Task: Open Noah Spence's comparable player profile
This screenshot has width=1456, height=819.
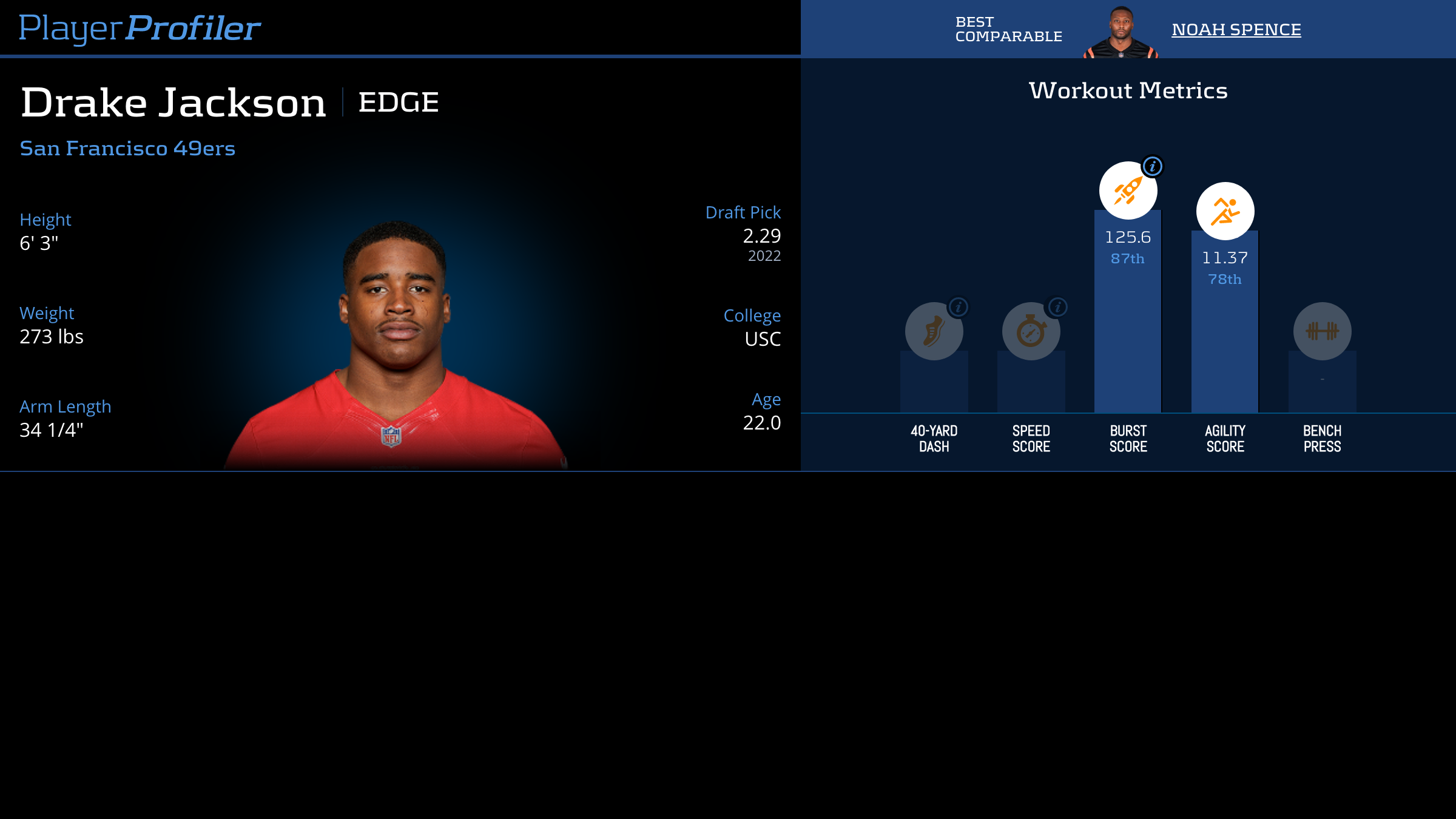Action: [x=1236, y=29]
